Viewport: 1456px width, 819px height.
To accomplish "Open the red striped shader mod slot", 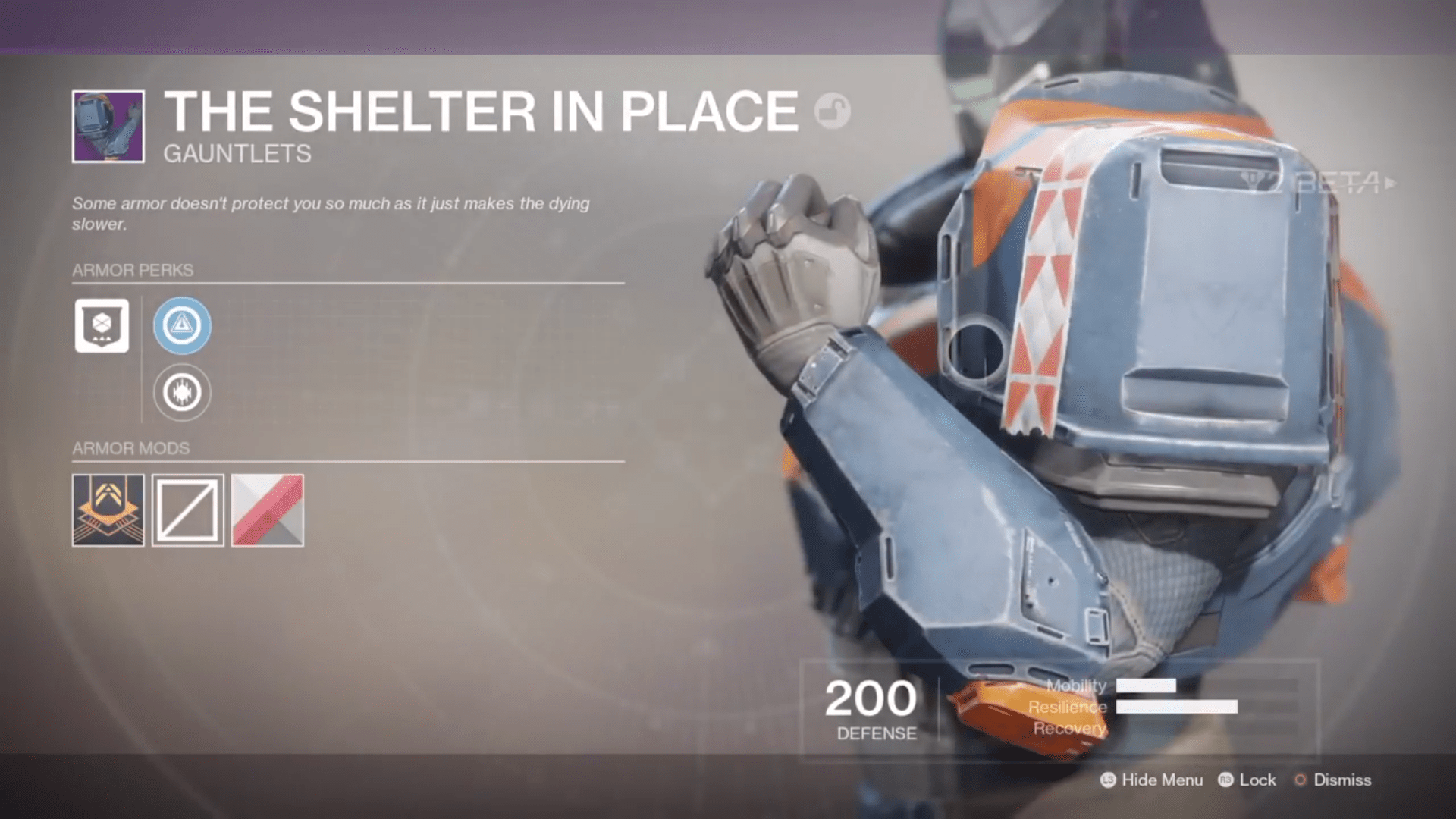I will [x=265, y=509].
